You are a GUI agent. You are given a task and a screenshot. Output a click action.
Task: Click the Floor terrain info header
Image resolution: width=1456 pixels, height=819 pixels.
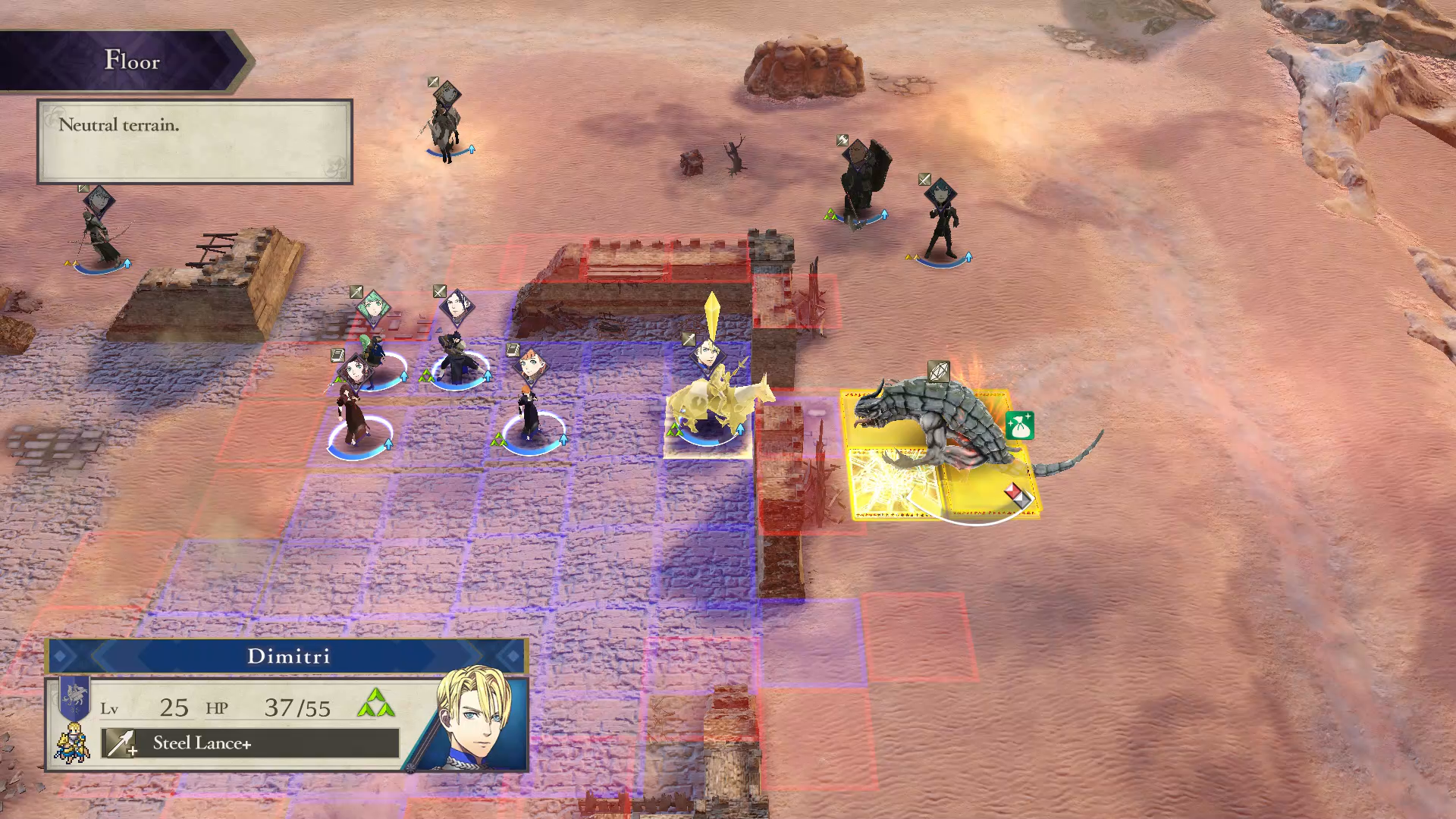pyautogui.click(x=130, y=61)
